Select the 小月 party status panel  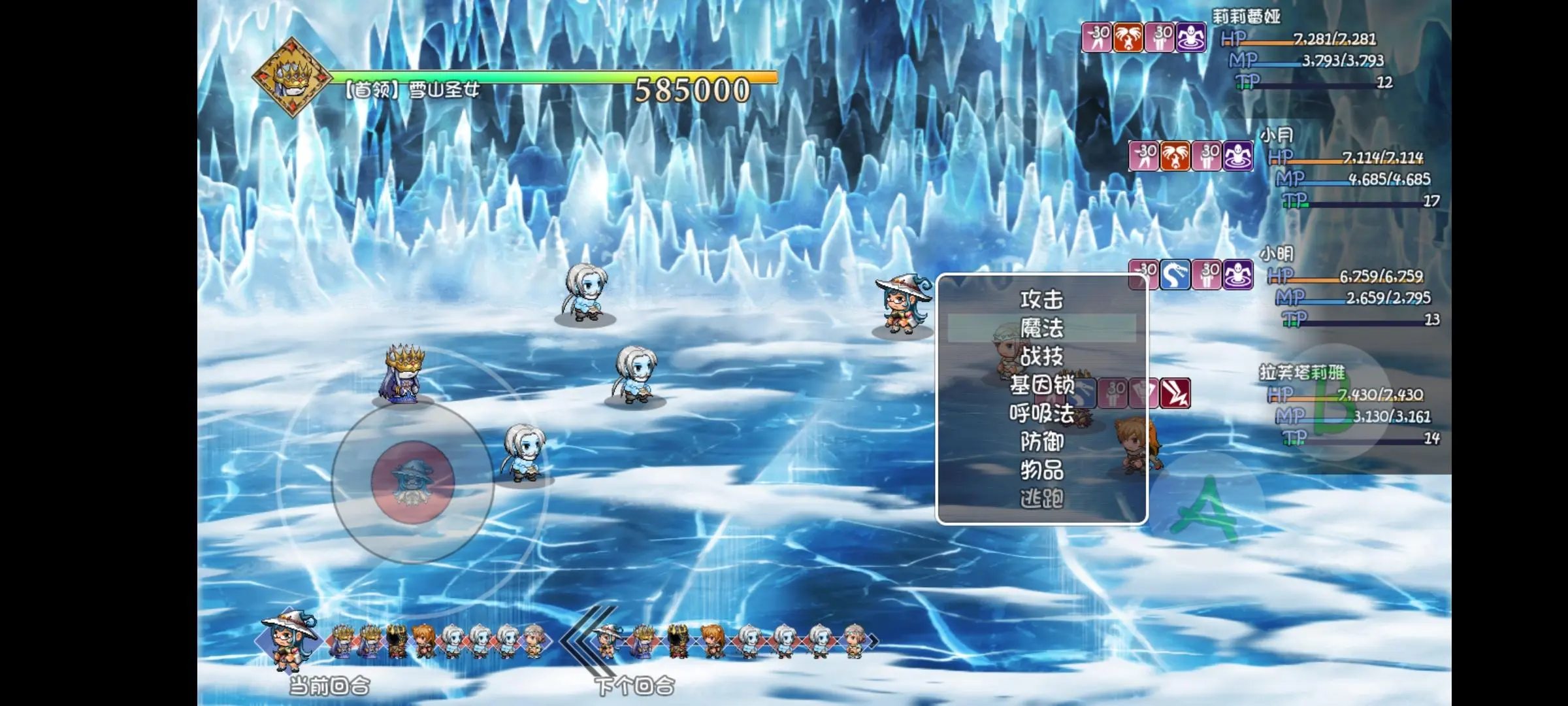coord(1349,169)
